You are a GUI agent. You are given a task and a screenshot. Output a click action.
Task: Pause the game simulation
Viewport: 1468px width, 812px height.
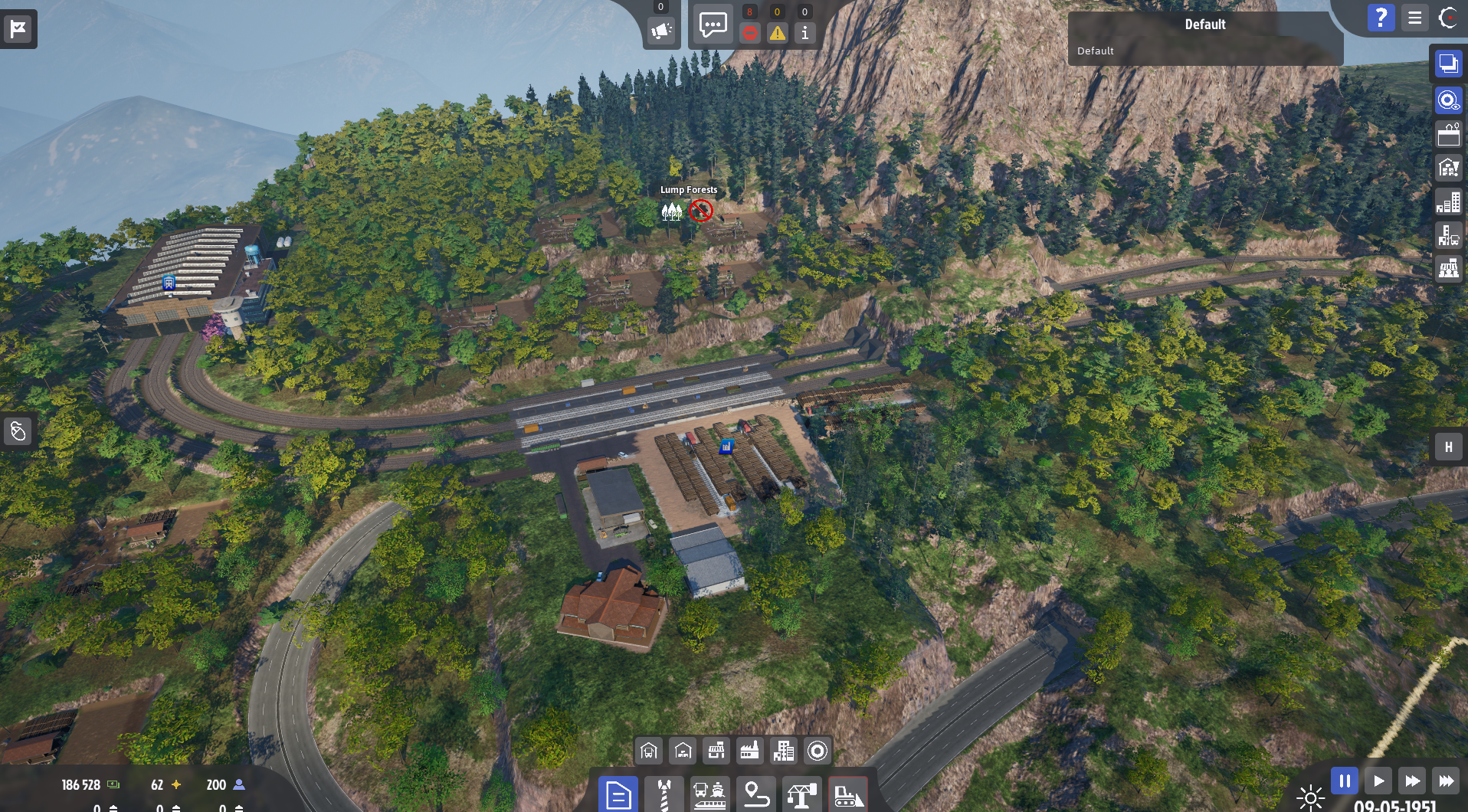coord(1344,781)
